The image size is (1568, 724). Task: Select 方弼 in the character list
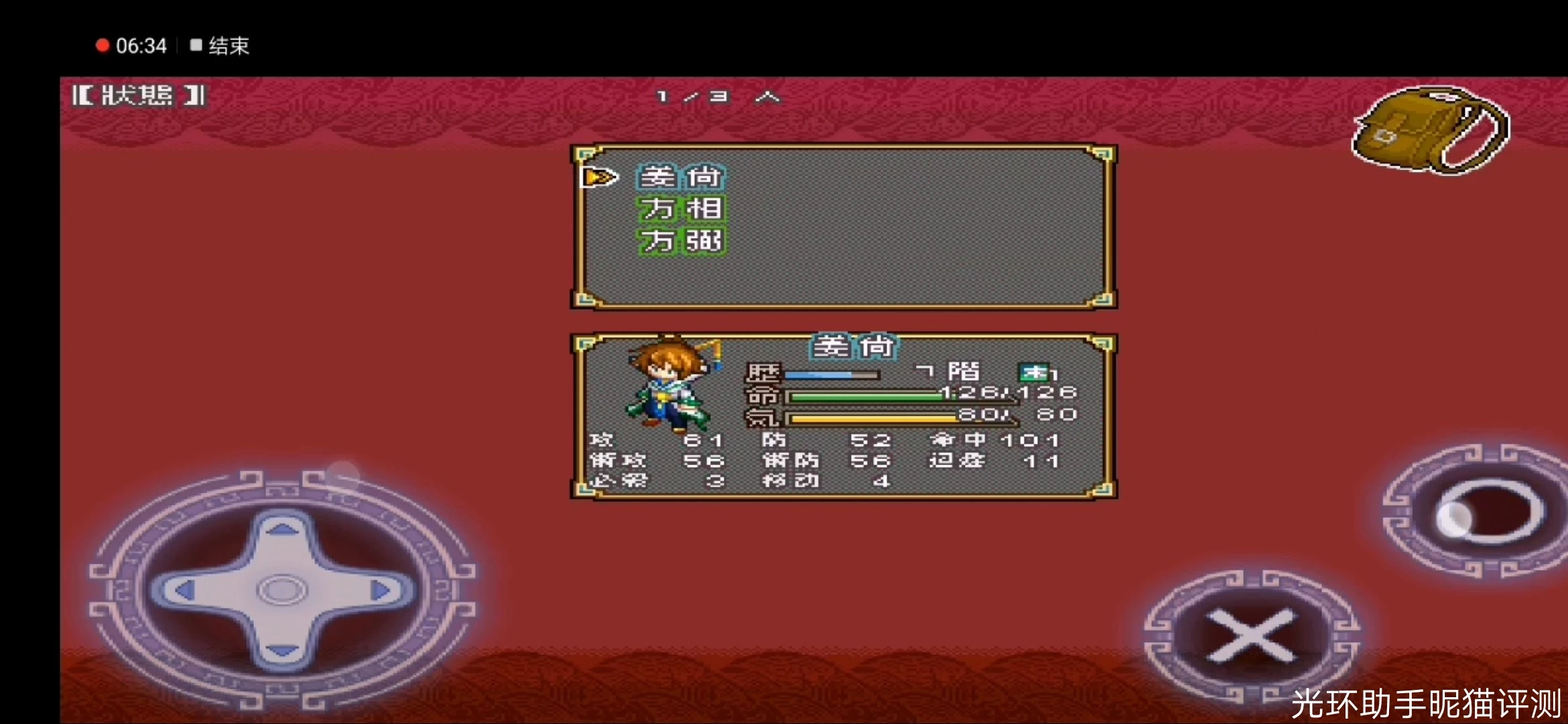click(681, 241)
